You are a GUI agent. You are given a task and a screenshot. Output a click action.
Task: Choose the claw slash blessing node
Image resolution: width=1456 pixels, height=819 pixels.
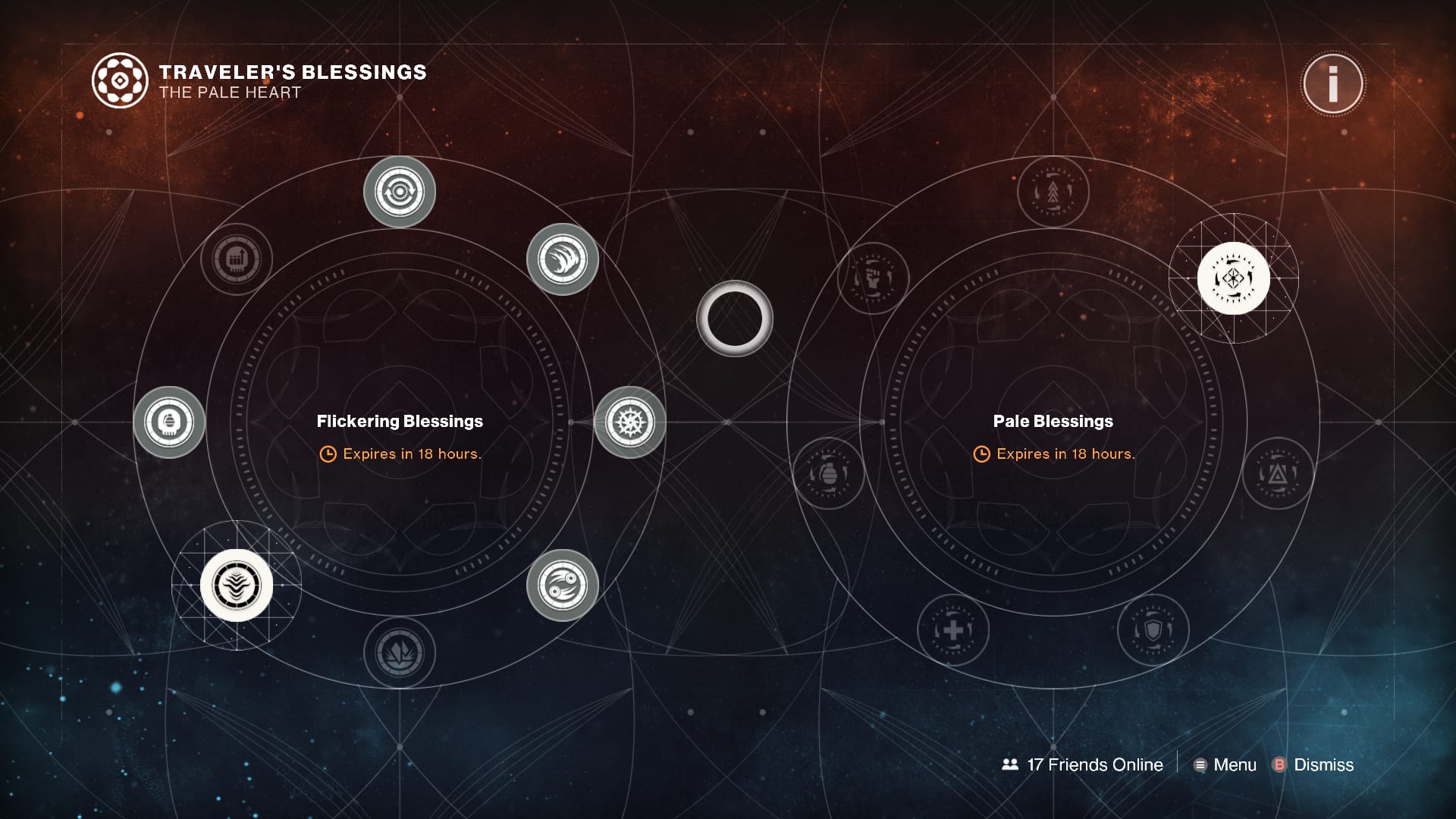pos(563,259)
